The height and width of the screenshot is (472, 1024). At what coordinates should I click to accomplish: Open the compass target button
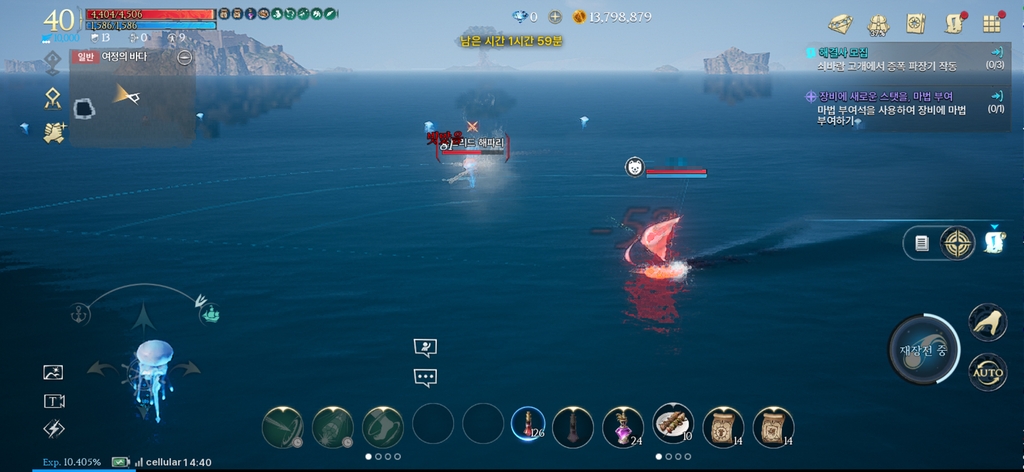[x=958, y=243]
